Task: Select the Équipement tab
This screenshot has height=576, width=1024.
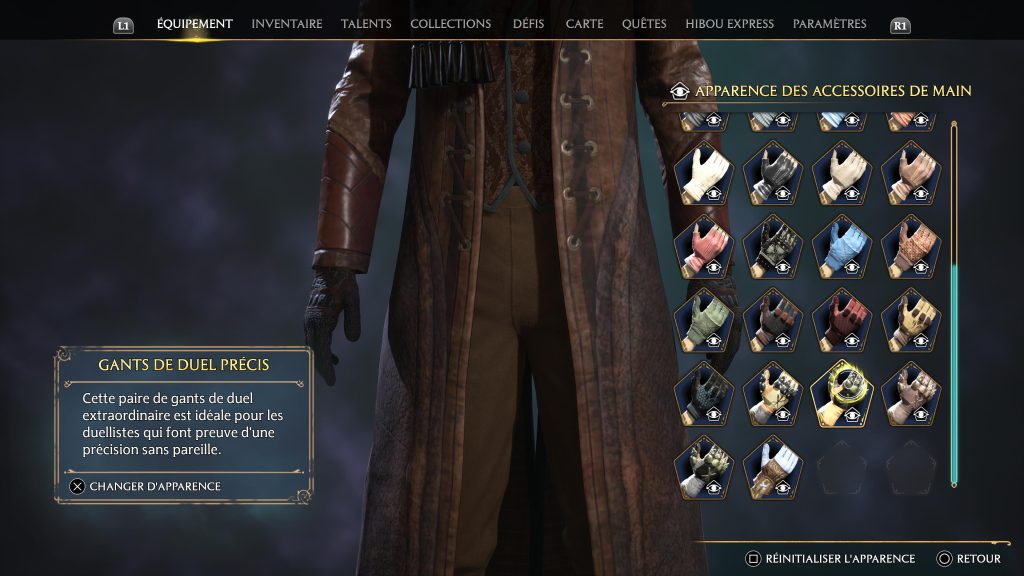Action: coord(194,24)
